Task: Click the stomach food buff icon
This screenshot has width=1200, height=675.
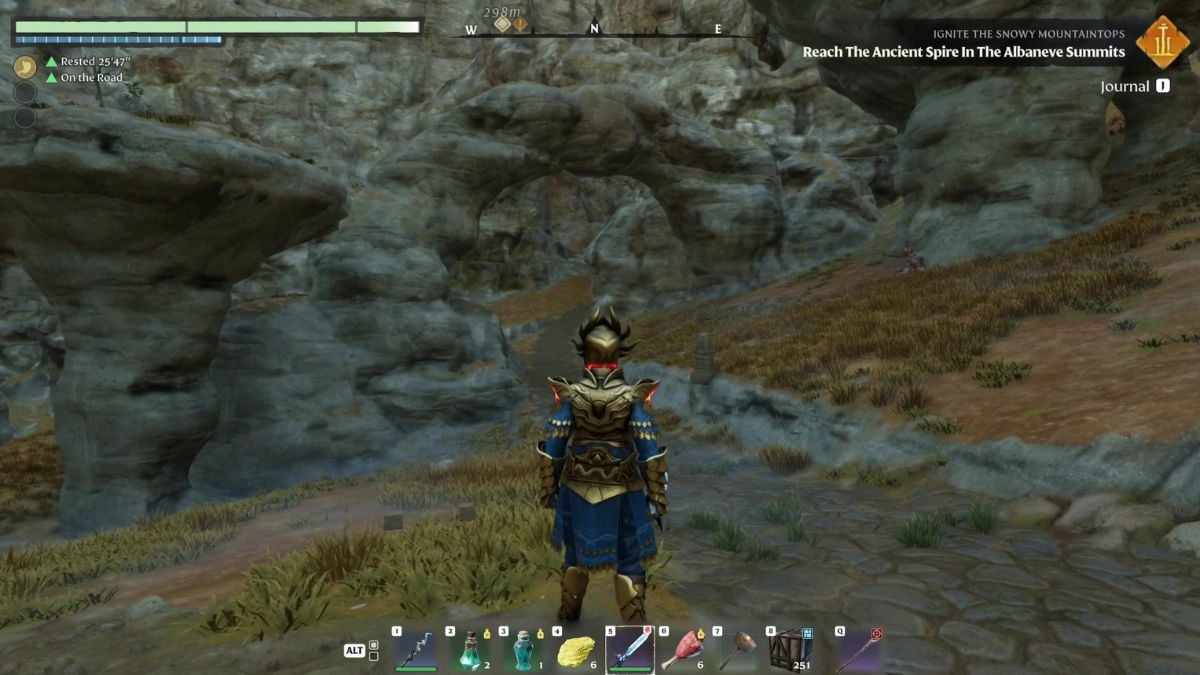Action: [25, 67]
